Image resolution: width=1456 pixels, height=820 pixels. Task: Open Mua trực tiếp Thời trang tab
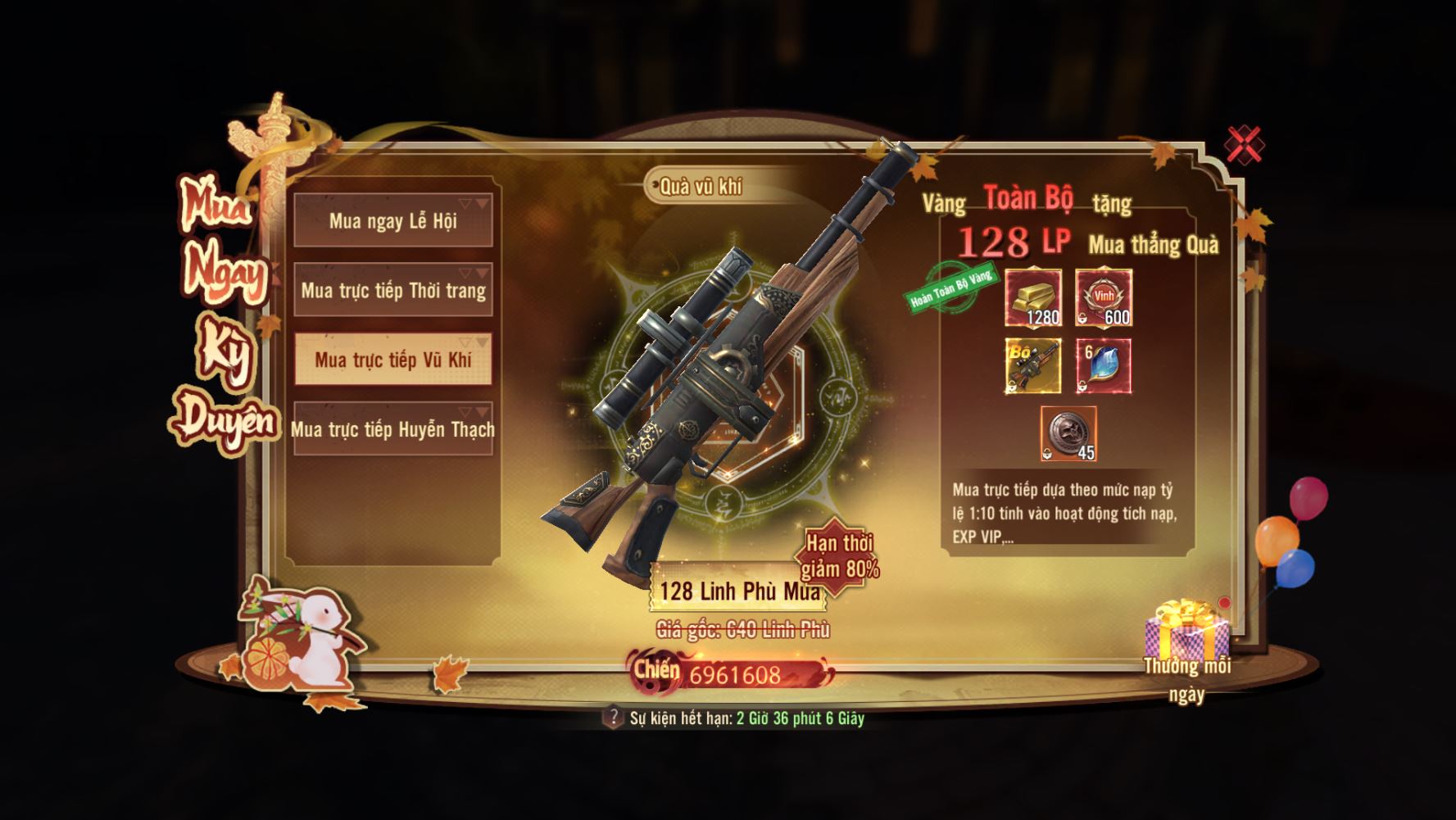tap(393, 290)
